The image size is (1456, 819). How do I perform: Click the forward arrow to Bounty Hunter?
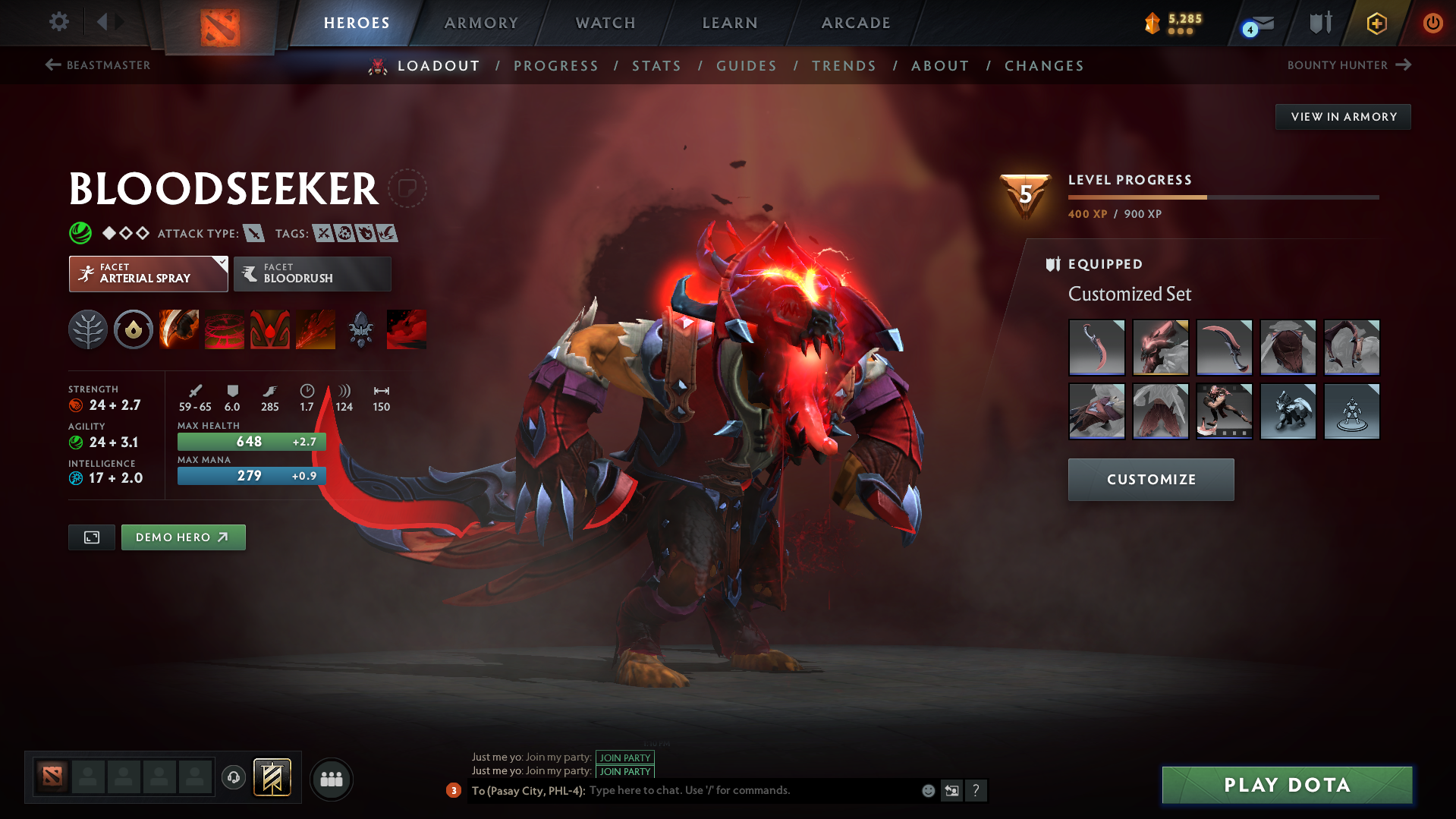click(x=1403, y=65)
